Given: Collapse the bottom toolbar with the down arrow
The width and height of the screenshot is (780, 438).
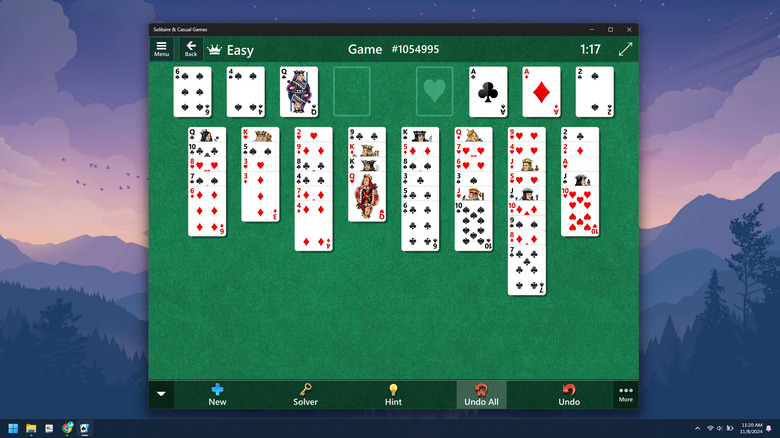Looking at the screenshot, I should pos(161,394).
